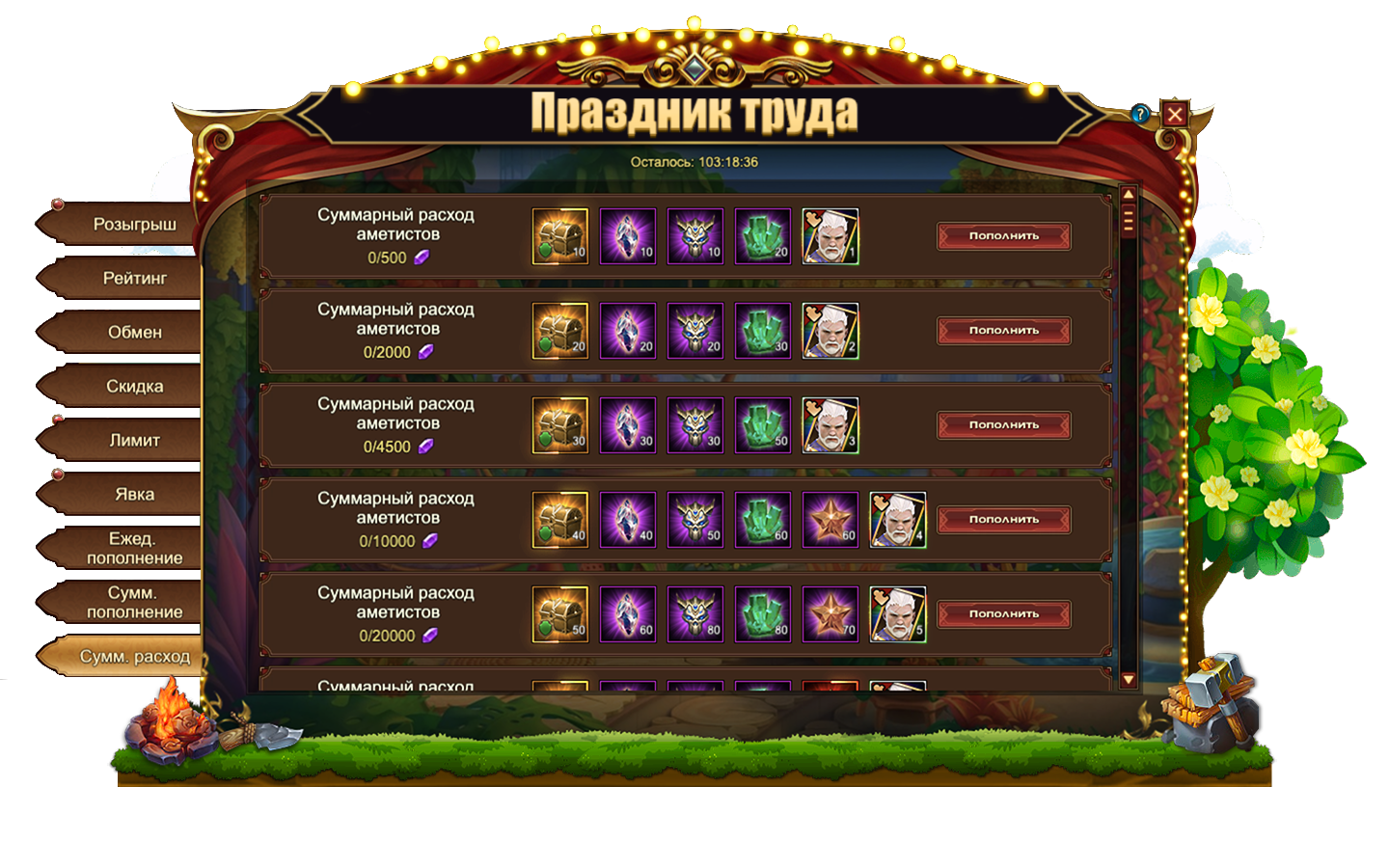Inspect the bronze star reward in the 0/10000 row
1389x868 pixels.
(830, 520)
